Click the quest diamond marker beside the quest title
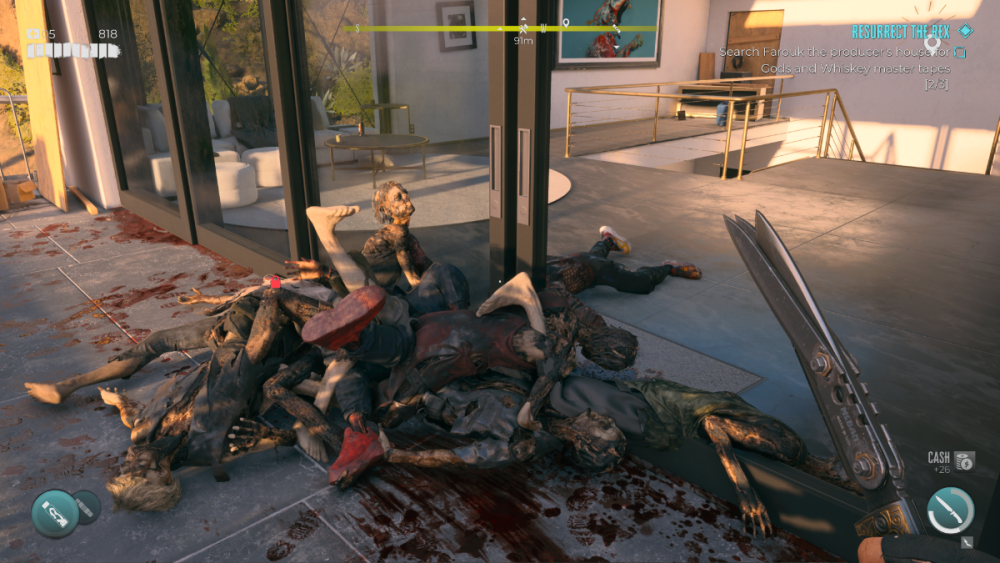The image size is (1000, 563). pos(964,31)
